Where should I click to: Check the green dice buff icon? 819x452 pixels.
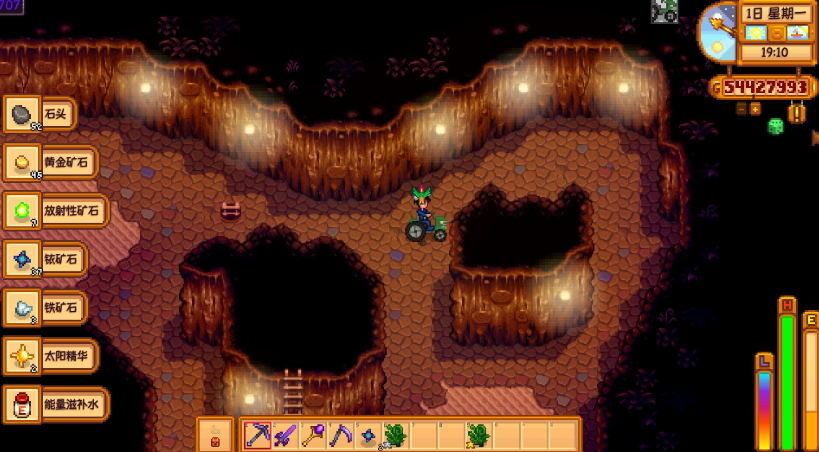774,127
